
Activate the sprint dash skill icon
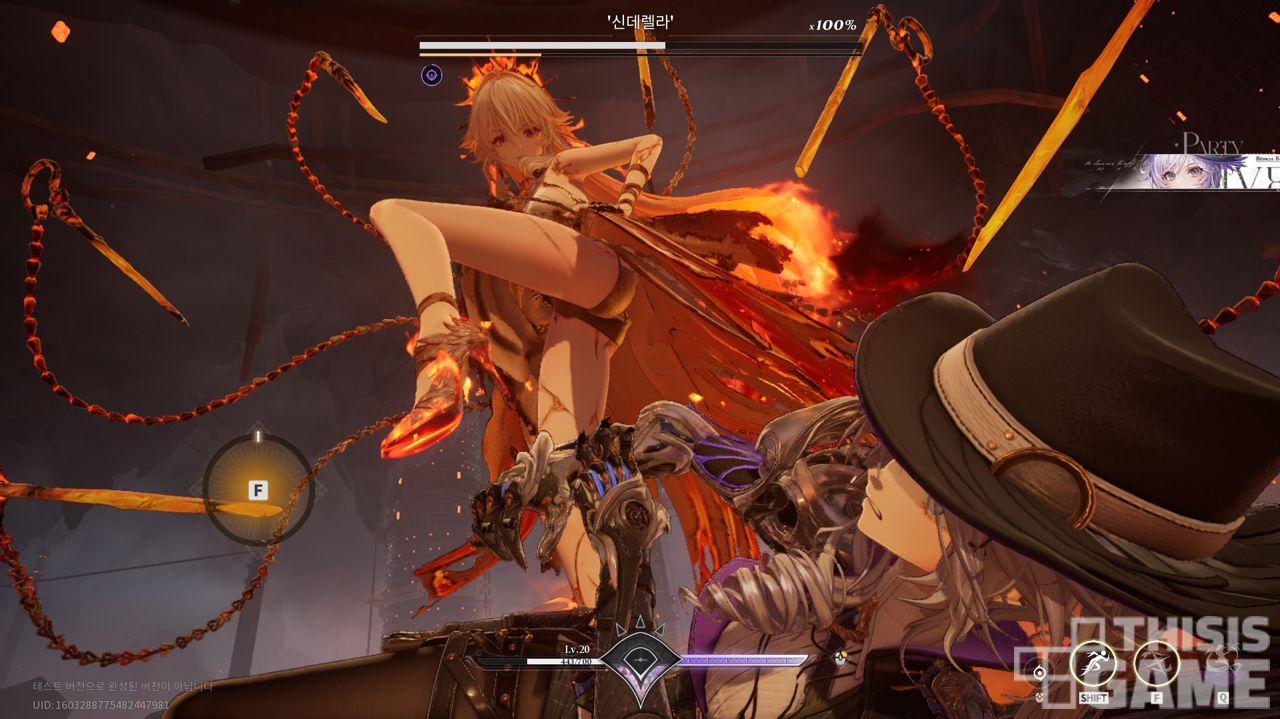(x=1093, y=663)
